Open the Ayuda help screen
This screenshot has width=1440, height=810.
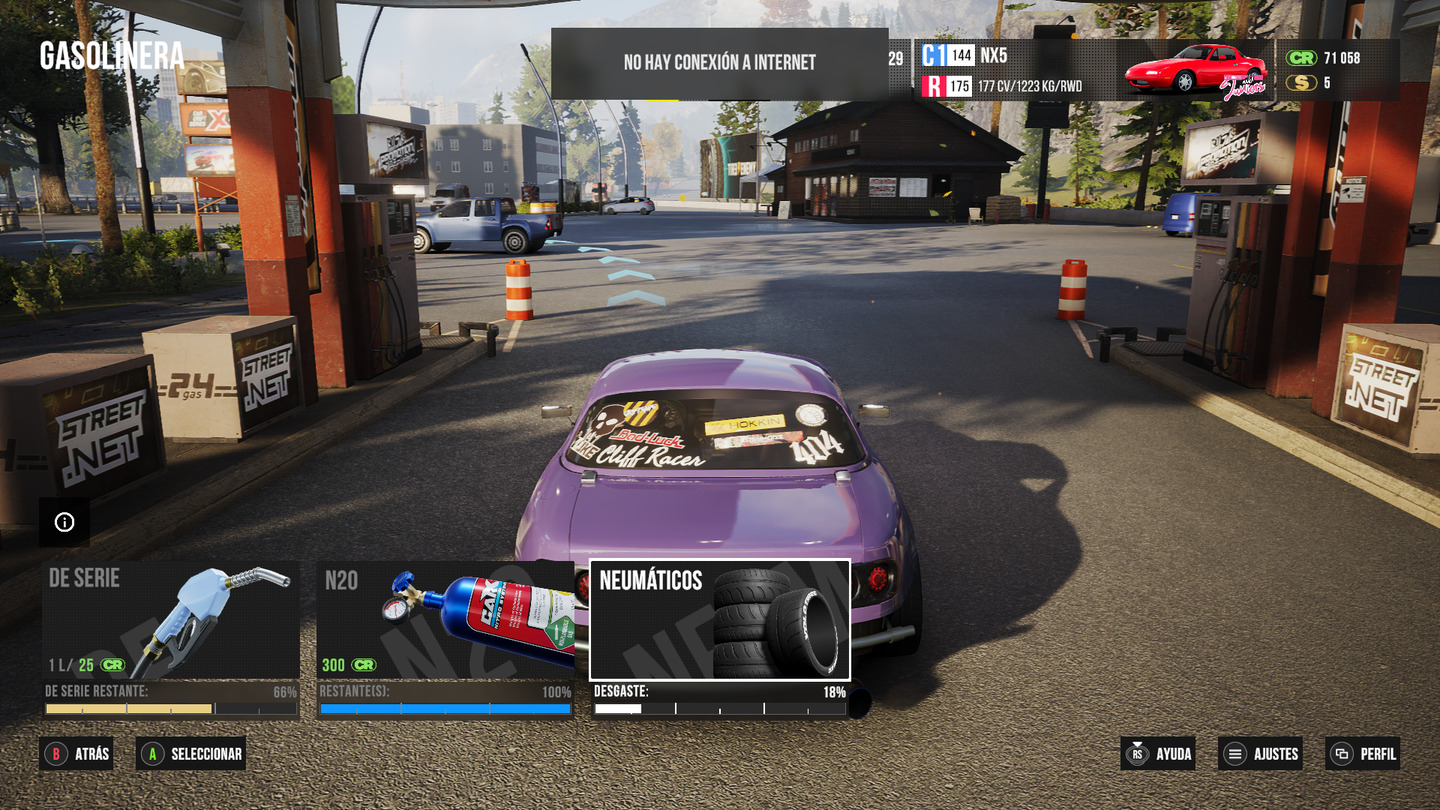tap(1160, 754)
